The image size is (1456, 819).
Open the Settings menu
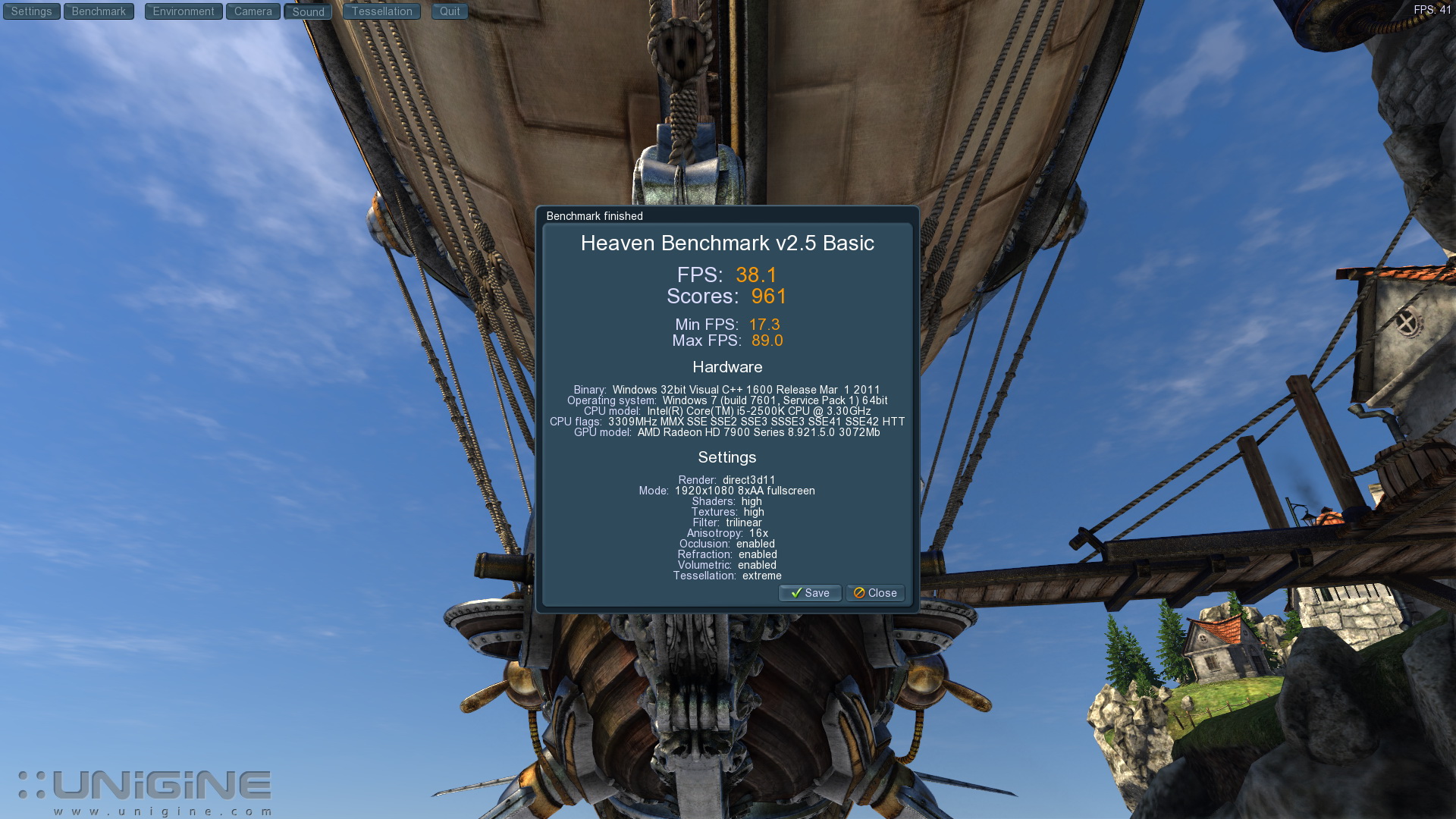pyautogui.click(x=31, y=11)
